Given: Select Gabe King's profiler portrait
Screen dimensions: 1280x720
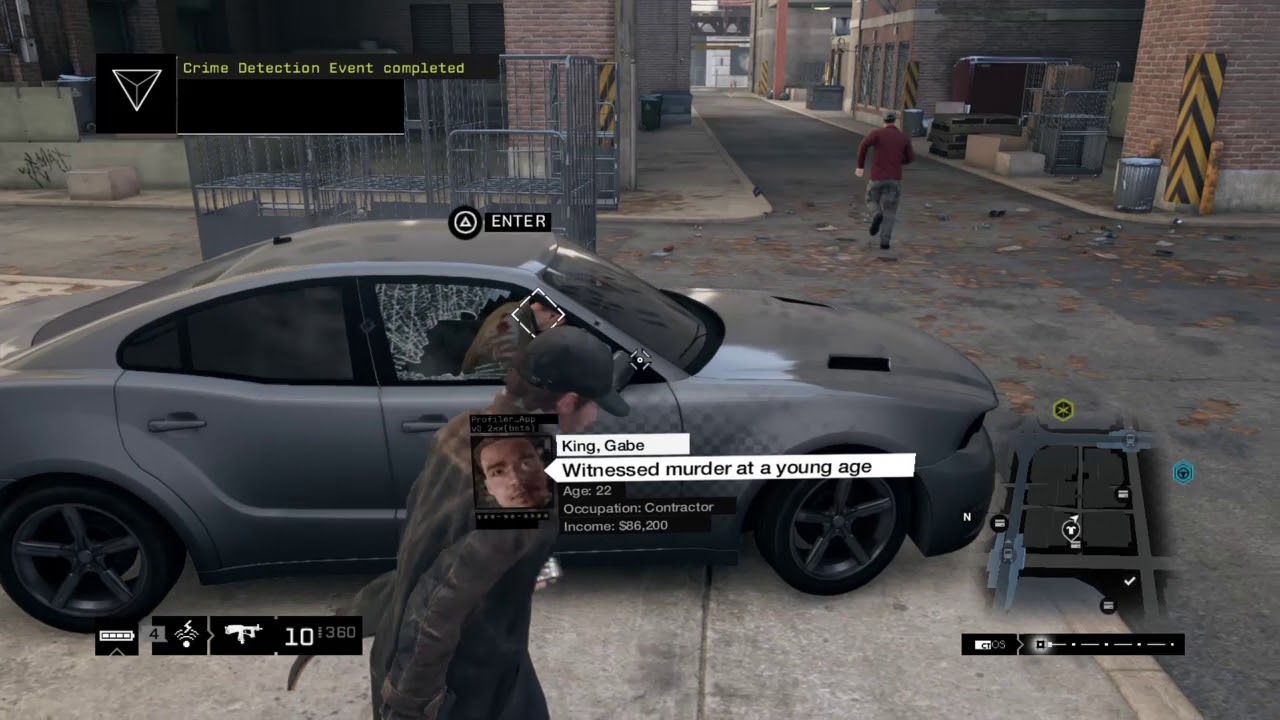Looking at the screenshot, I should point(511,472).
